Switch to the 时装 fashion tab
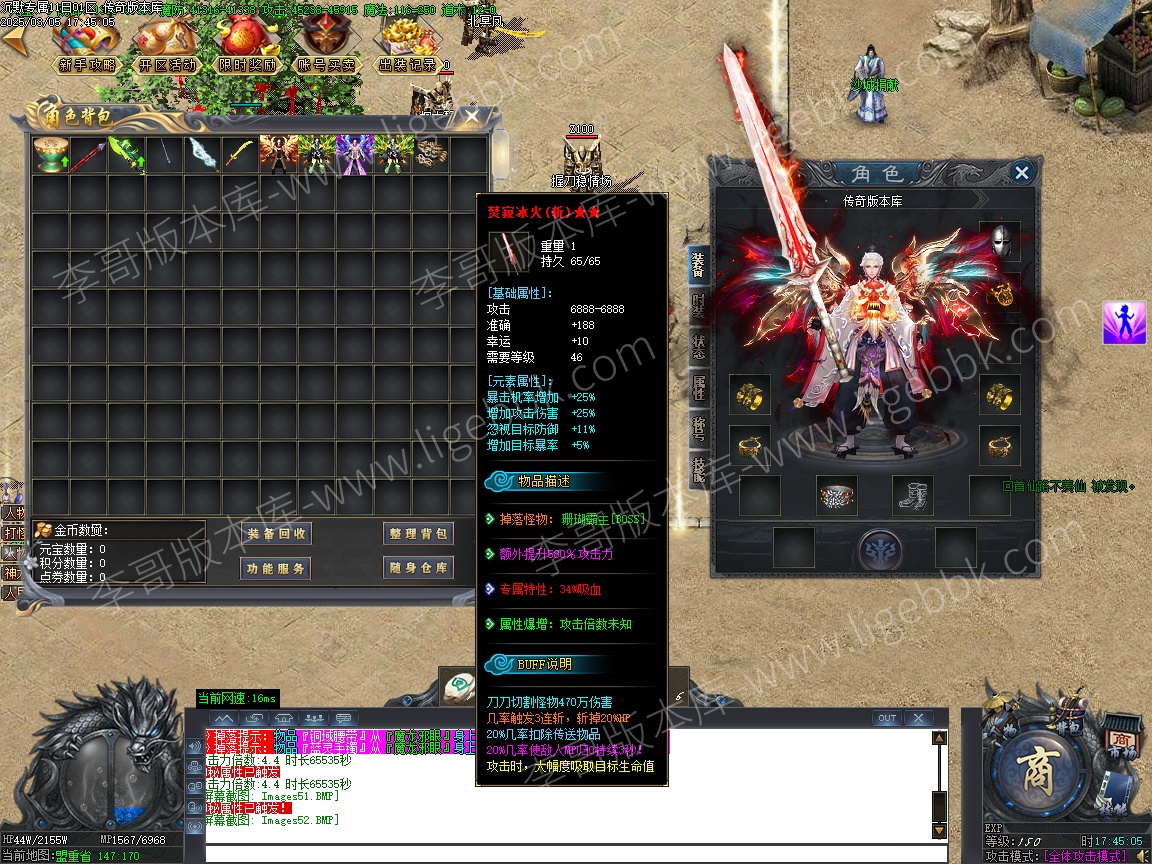The height and width of the screenshot is (864, 1152). [698, 306]
